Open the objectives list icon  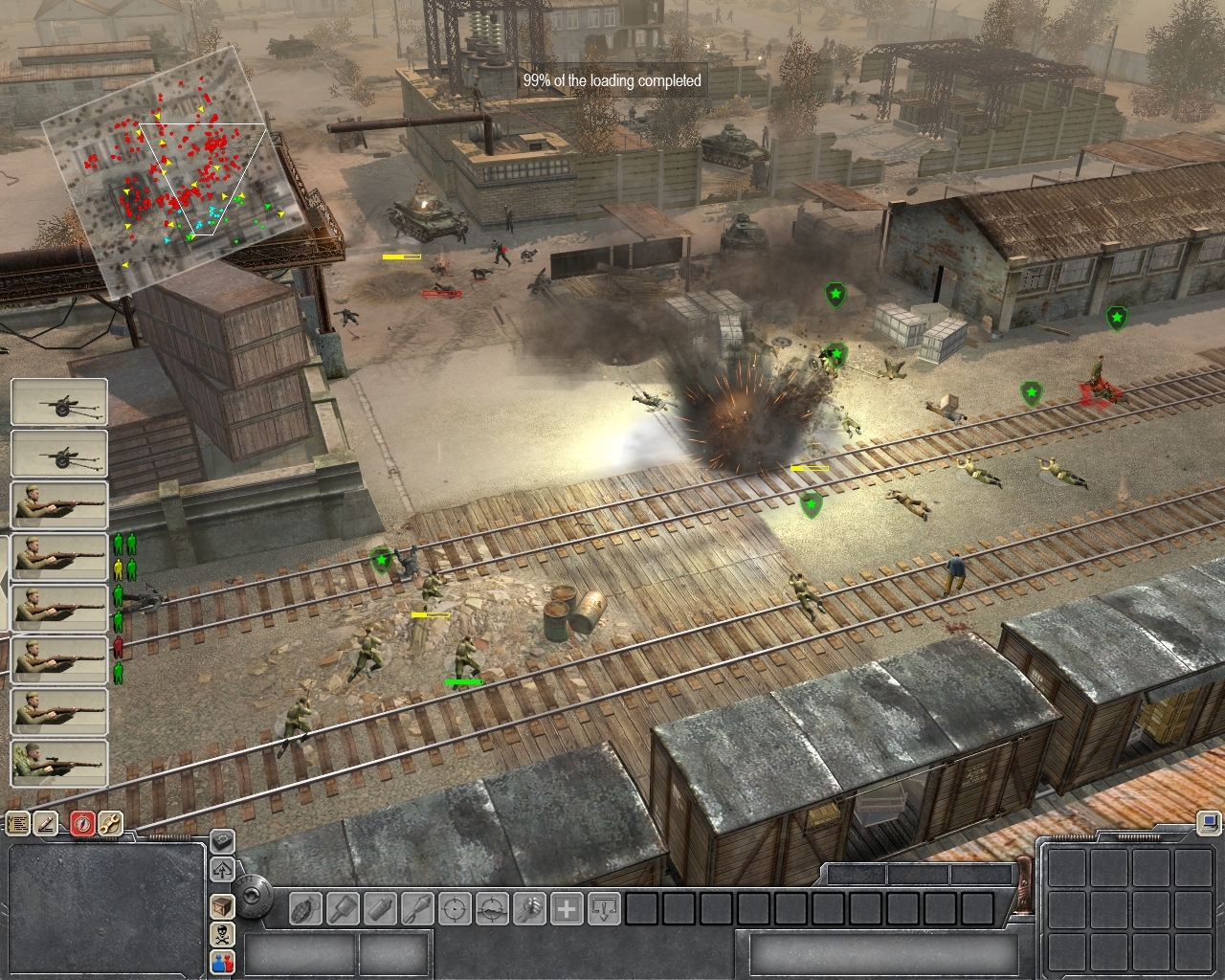tap(17, 824)
